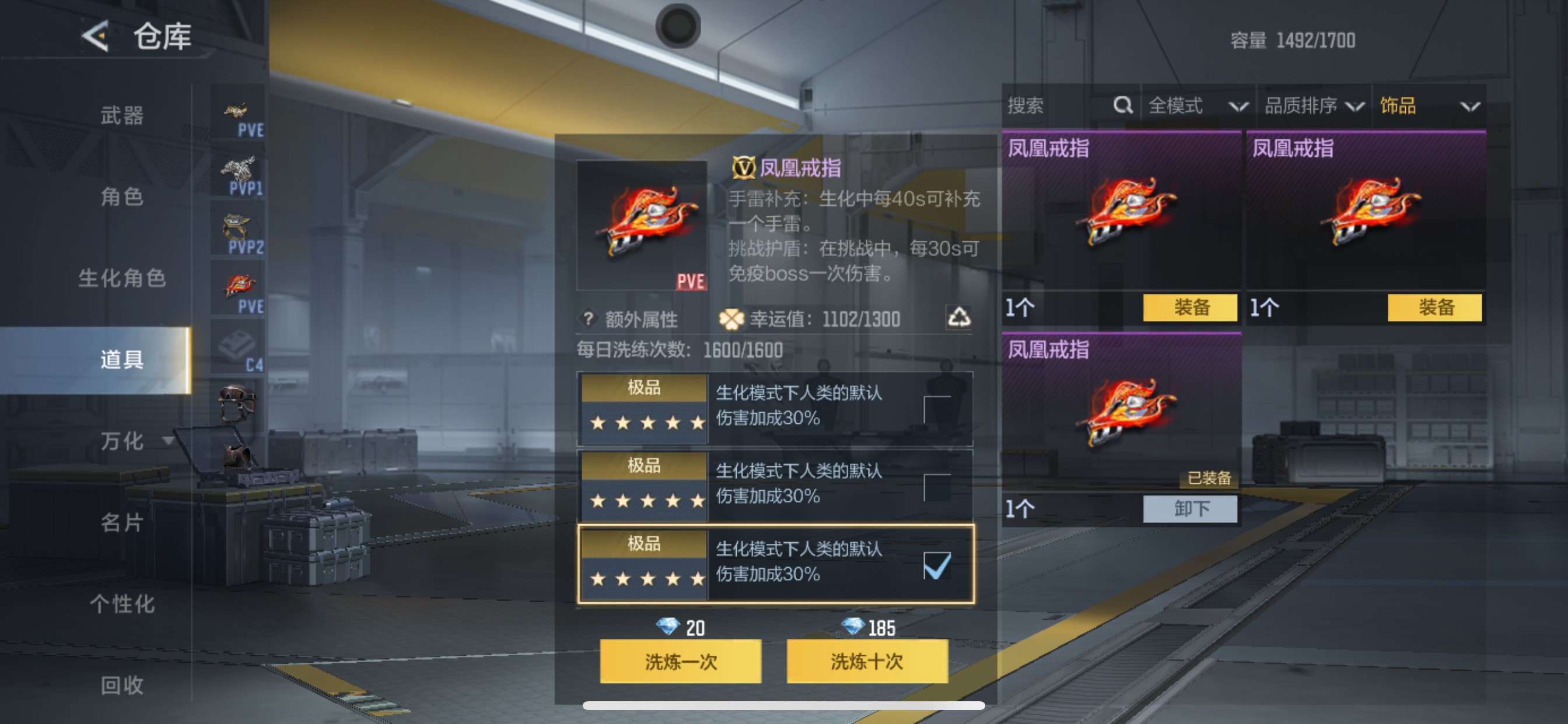Click the 搜索 input field
This screenshot has height=724, width=1568.
click(1059, 106)
